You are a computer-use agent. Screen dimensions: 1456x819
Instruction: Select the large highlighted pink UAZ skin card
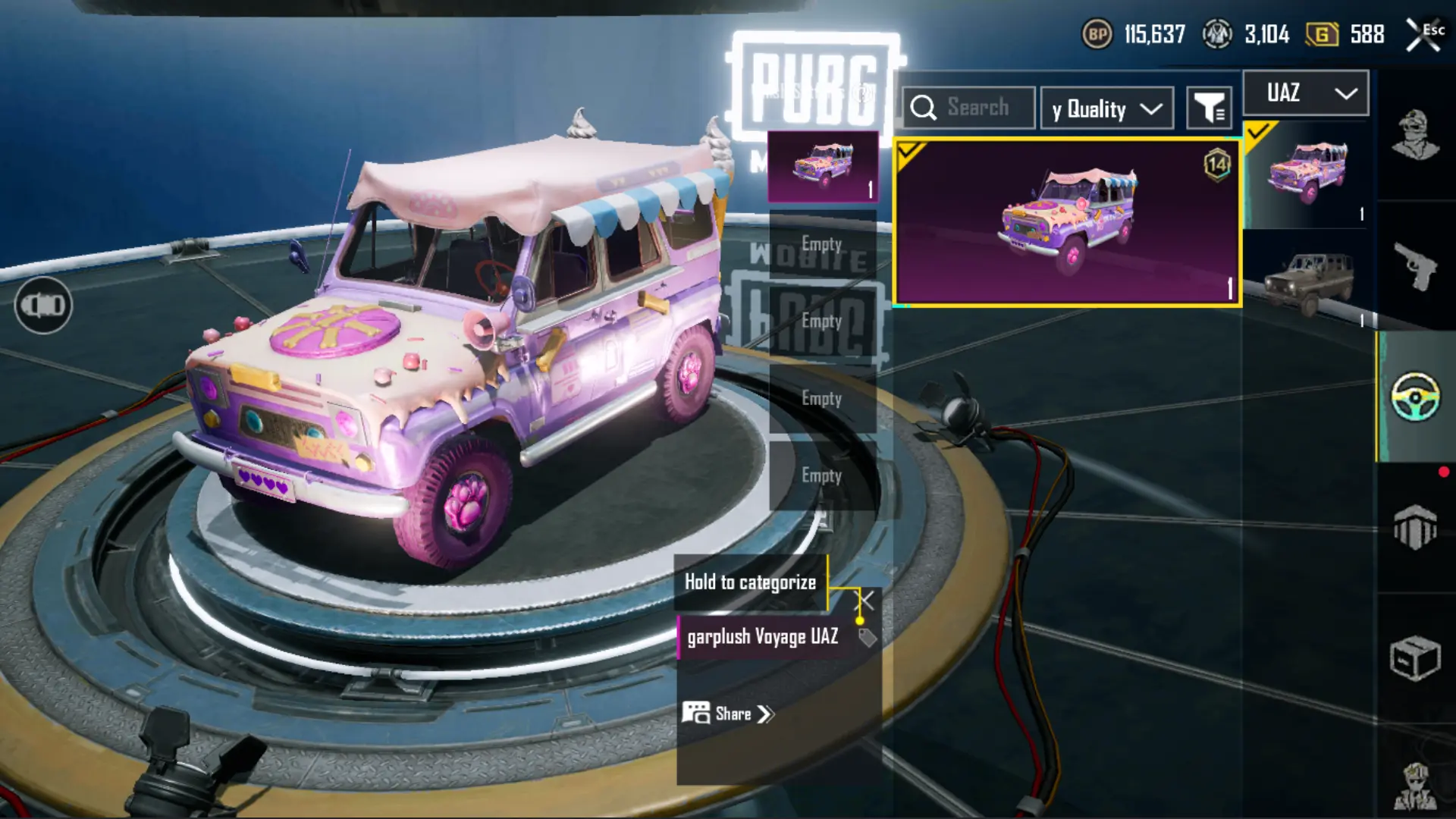coord(1067,222)
